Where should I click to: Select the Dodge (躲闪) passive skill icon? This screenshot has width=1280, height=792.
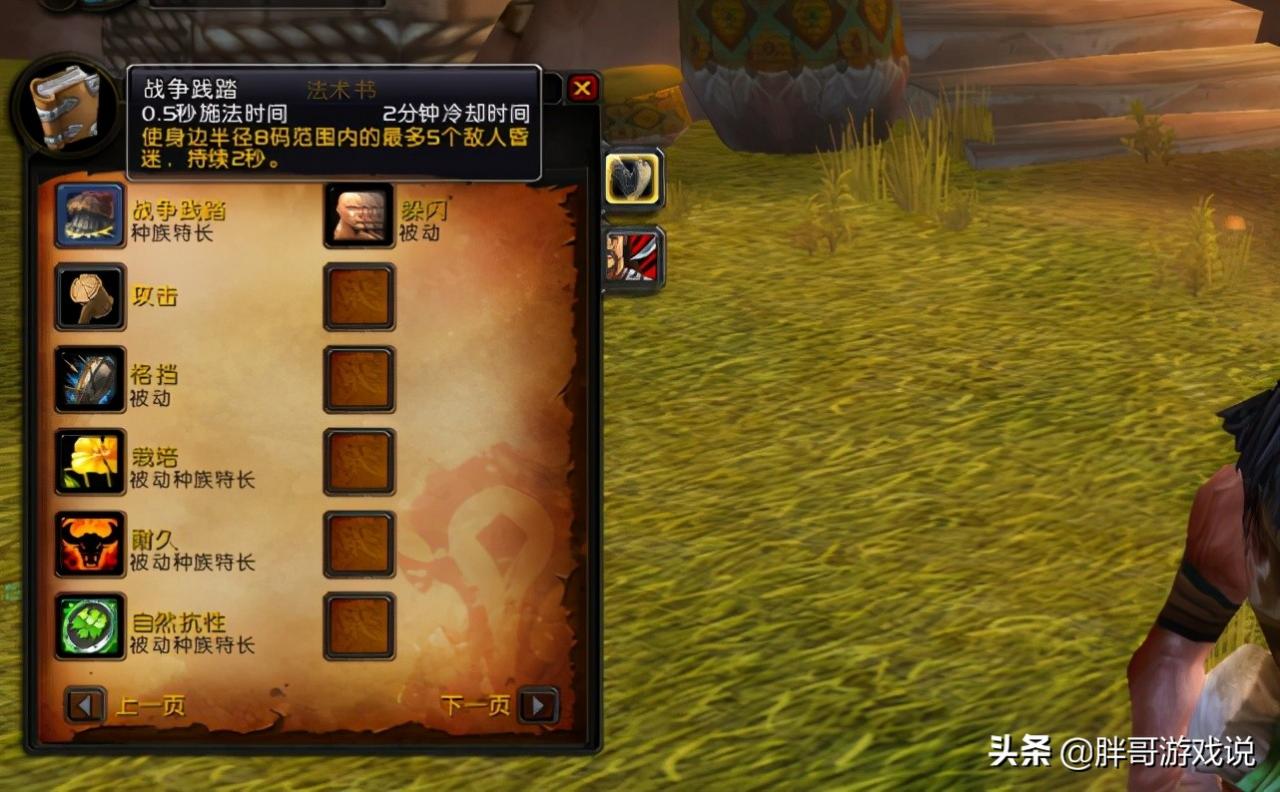357,213
